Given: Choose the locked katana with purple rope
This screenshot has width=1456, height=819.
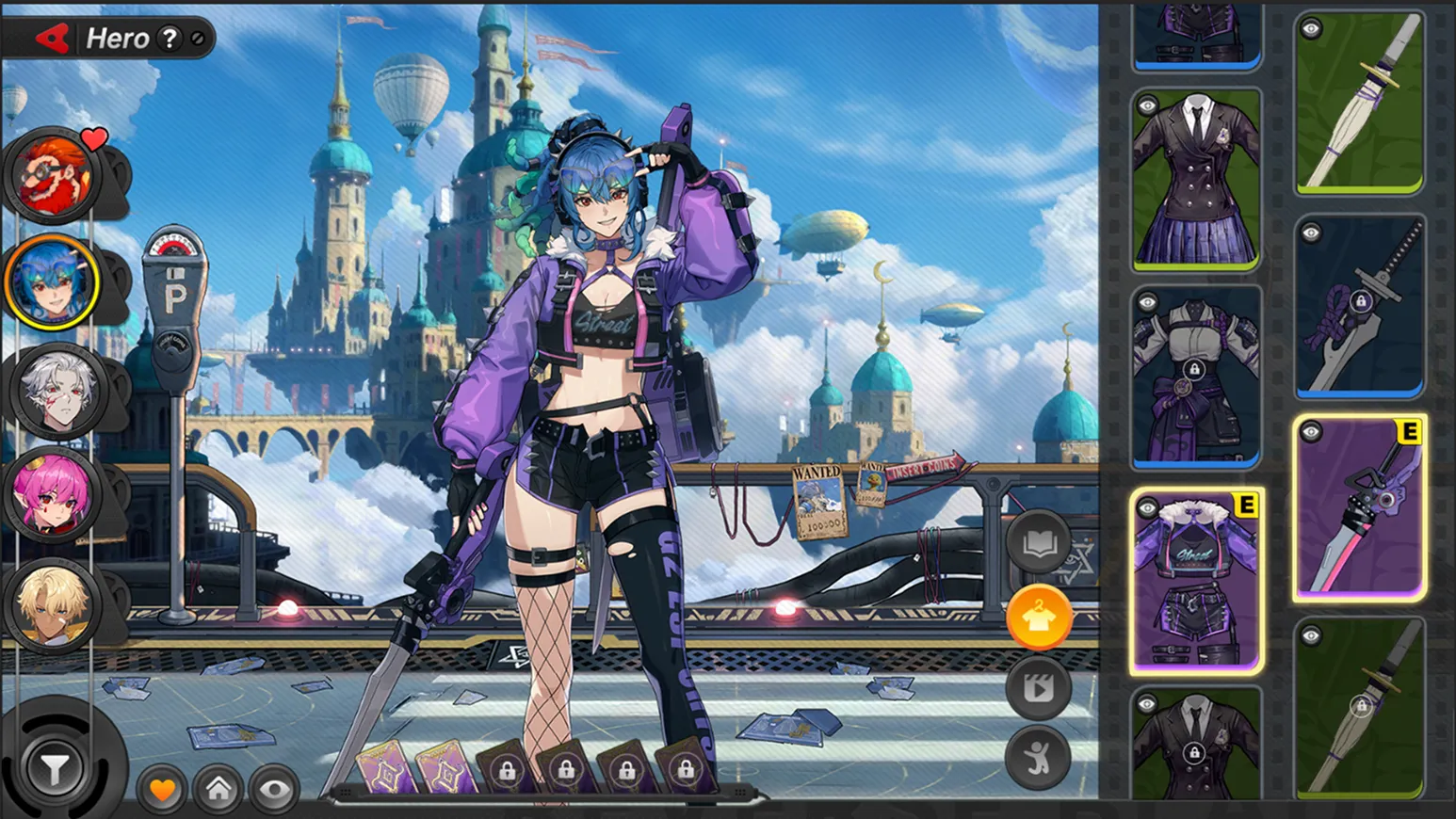Looking at the screenshot, I should pyautogui.click(x=1359, y=307).
